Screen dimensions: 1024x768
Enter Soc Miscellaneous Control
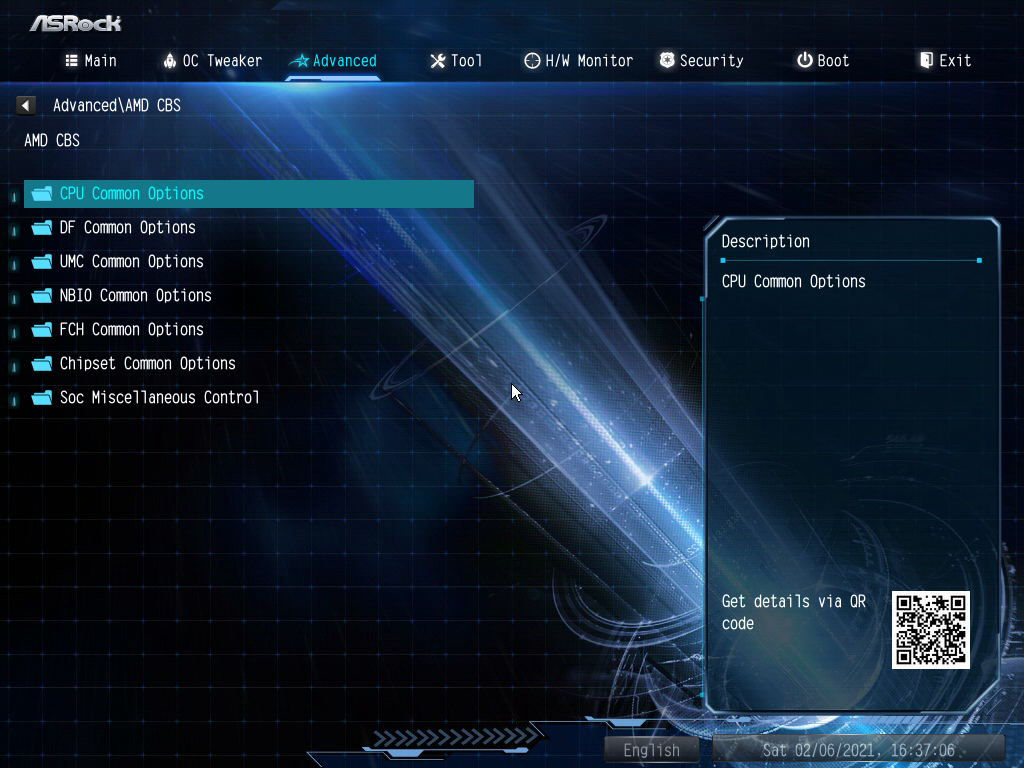tap(159, 398)
